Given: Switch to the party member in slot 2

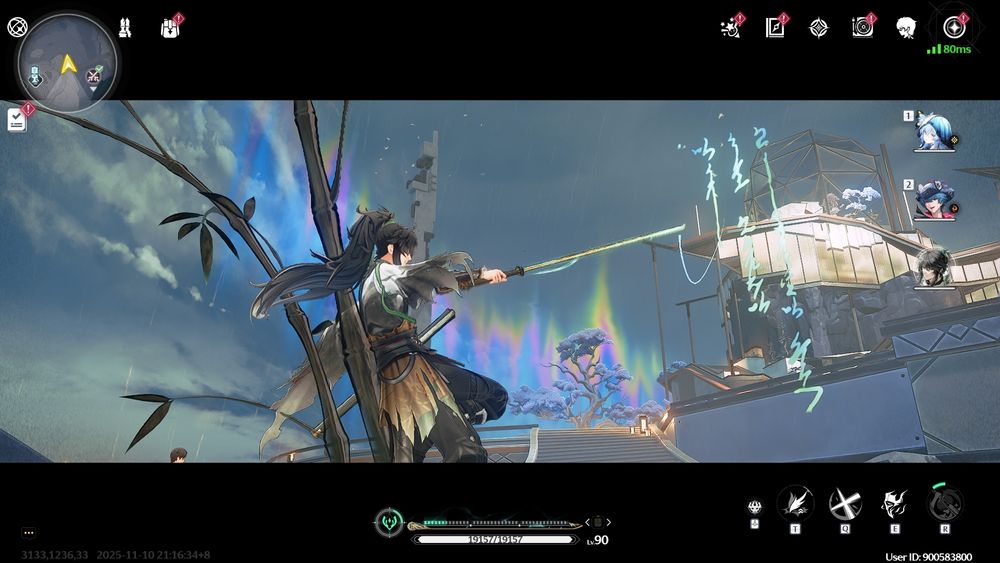Looking at the screenshot, I should (934, 199).
